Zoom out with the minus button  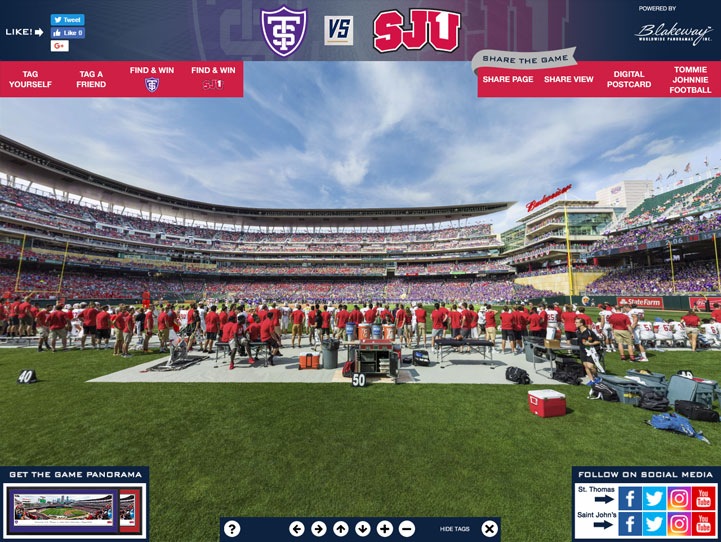(x=407, y=529)
